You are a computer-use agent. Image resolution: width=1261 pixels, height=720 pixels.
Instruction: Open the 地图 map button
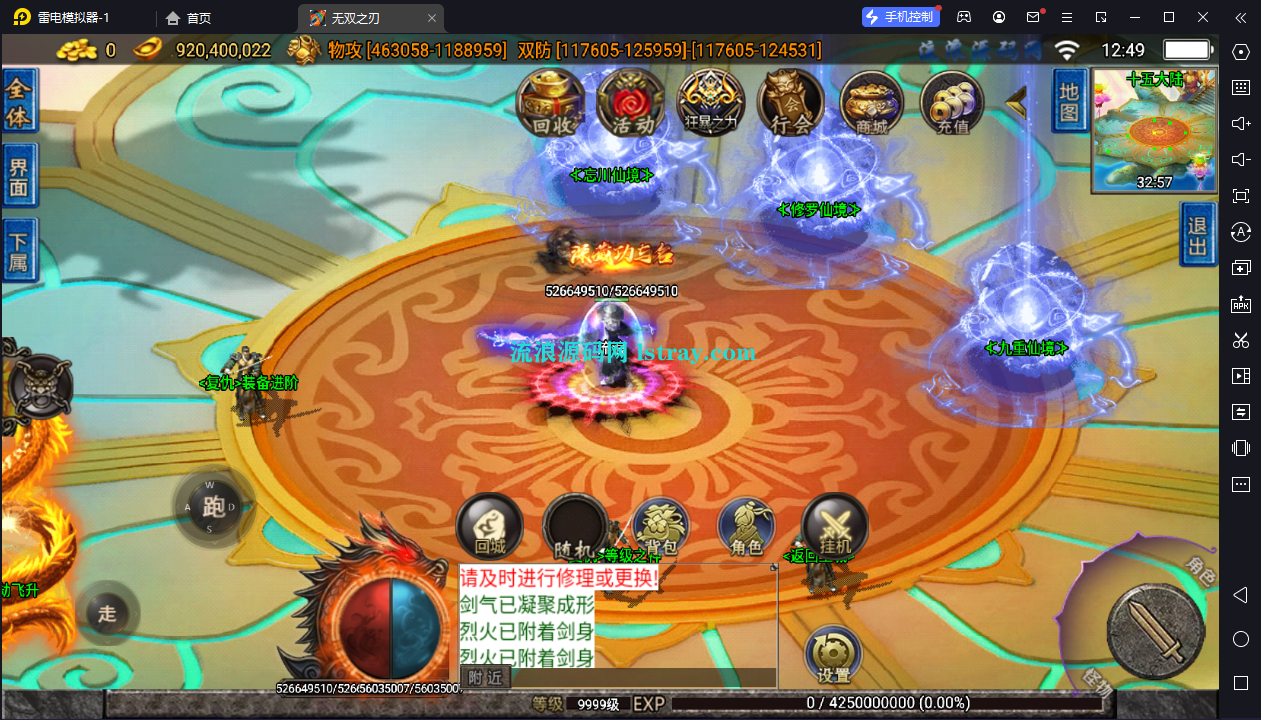click(x=1069, y=102)
